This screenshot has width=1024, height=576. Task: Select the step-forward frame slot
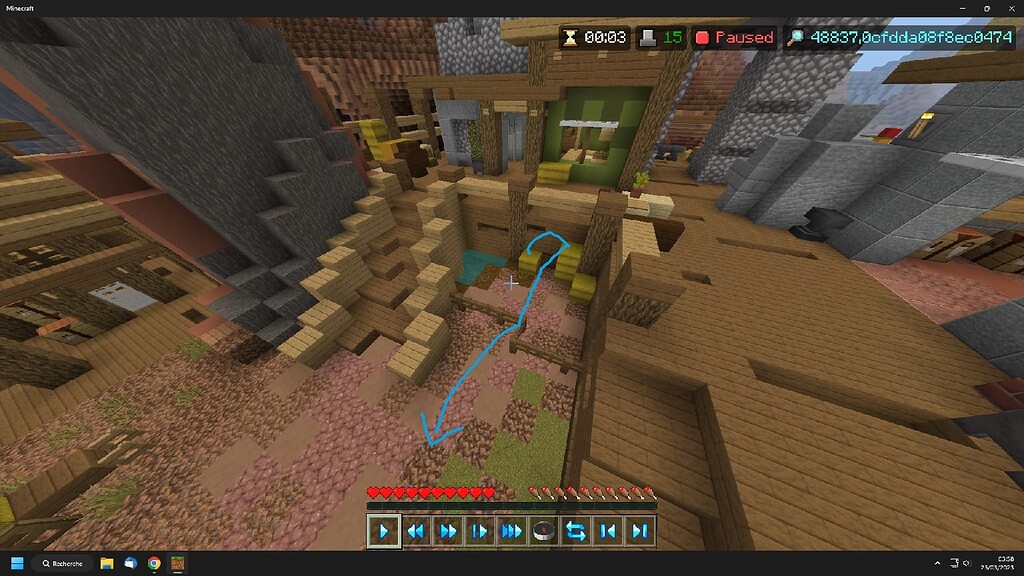(x=480, y=531)
